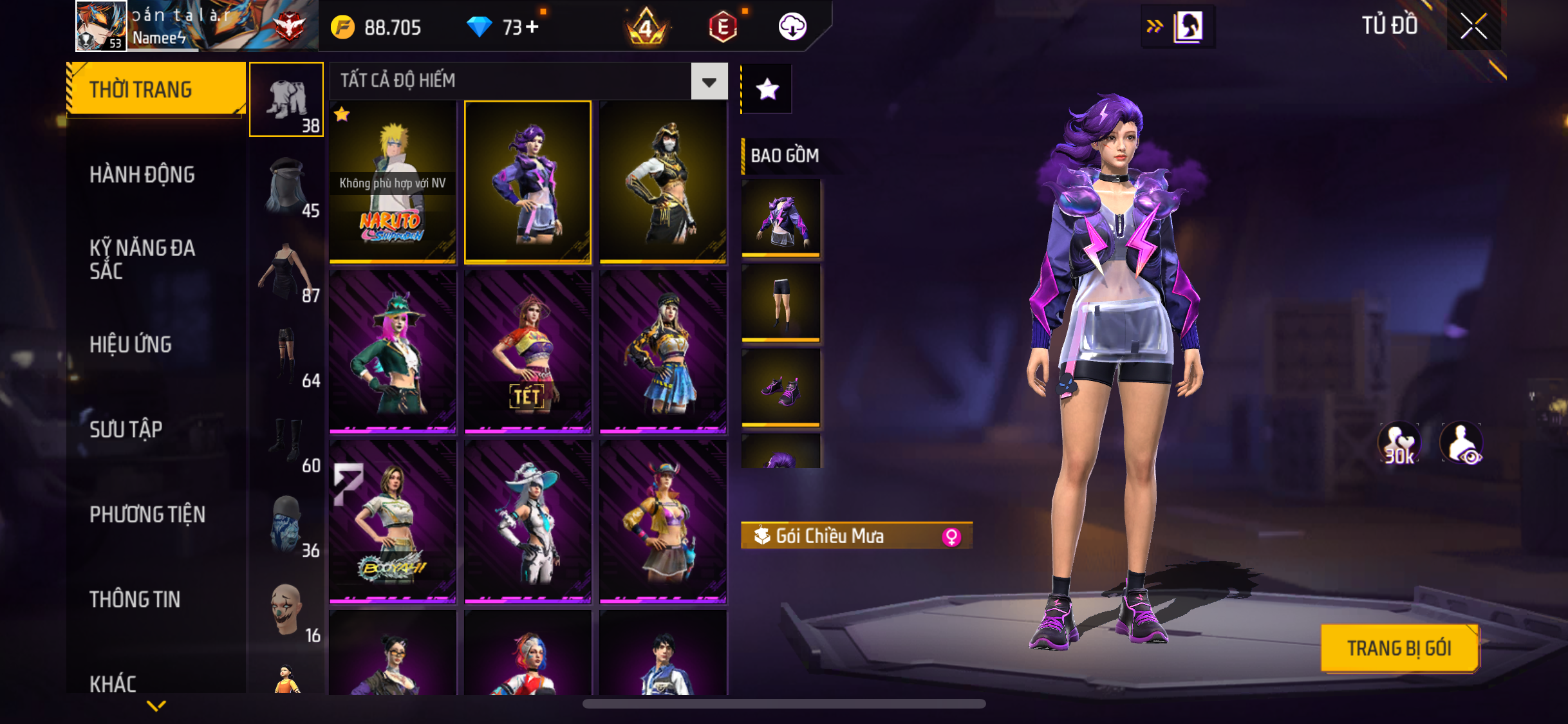1568x724 pixels.
Task: Switch to the HÀNH ĐỘNG tab
Action: [142, 174]
